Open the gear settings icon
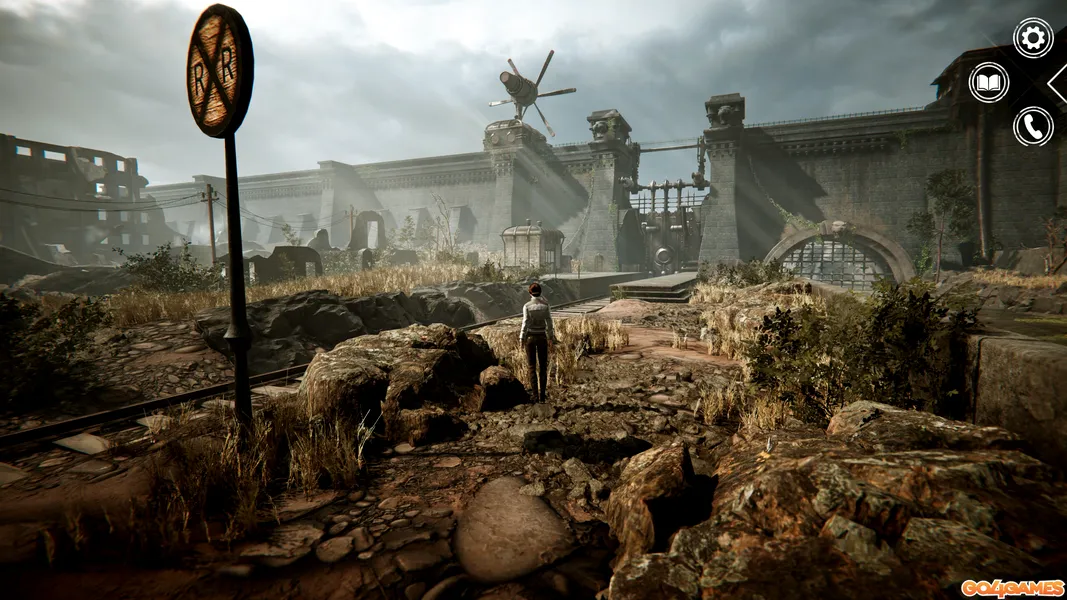Viewport: 1067px width, 600px height. 1033,38
